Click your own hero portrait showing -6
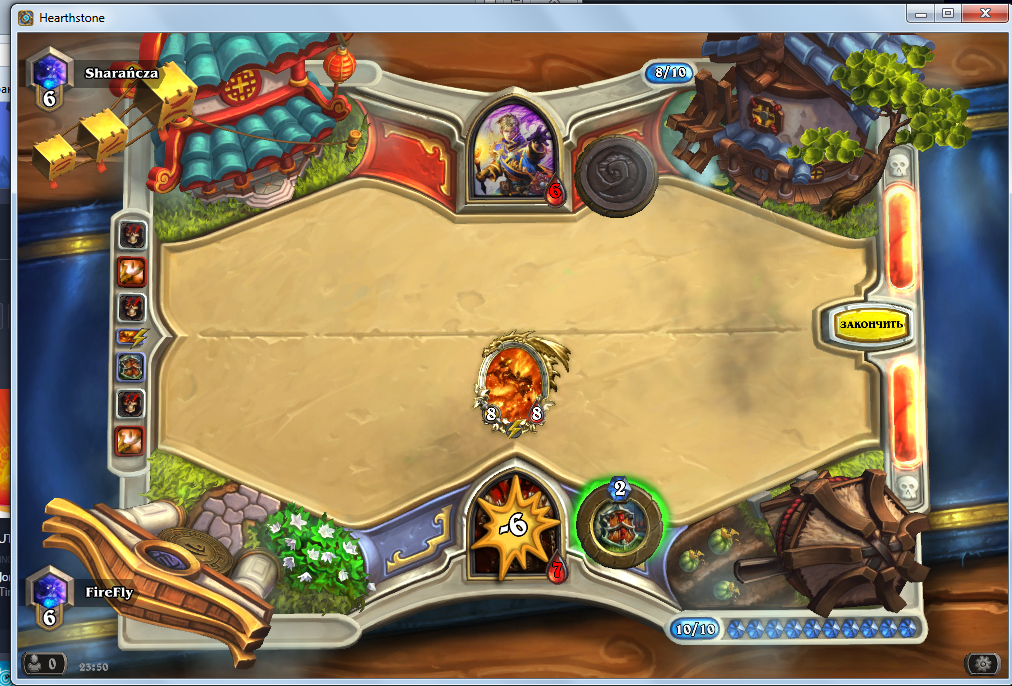Screen dimensions: 1012x686 (x=515, y=525)
